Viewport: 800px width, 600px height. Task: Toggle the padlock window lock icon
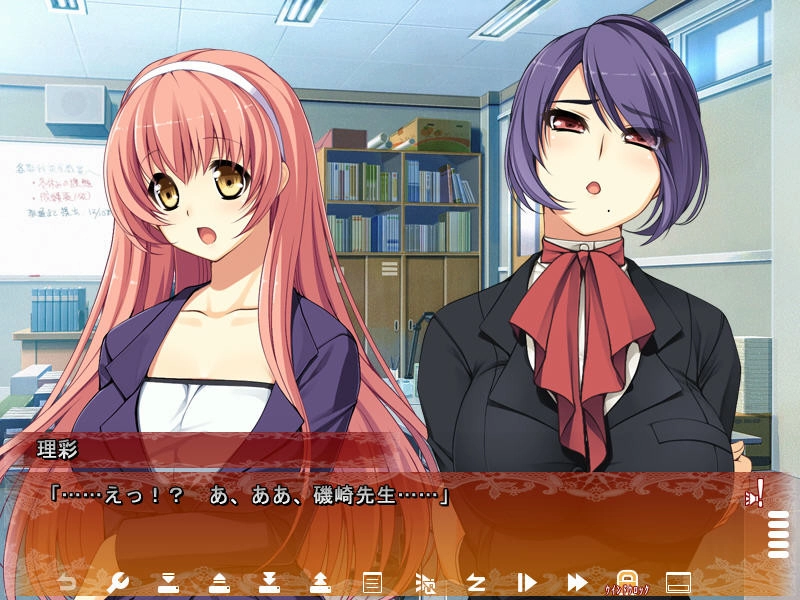pos(627,581)
